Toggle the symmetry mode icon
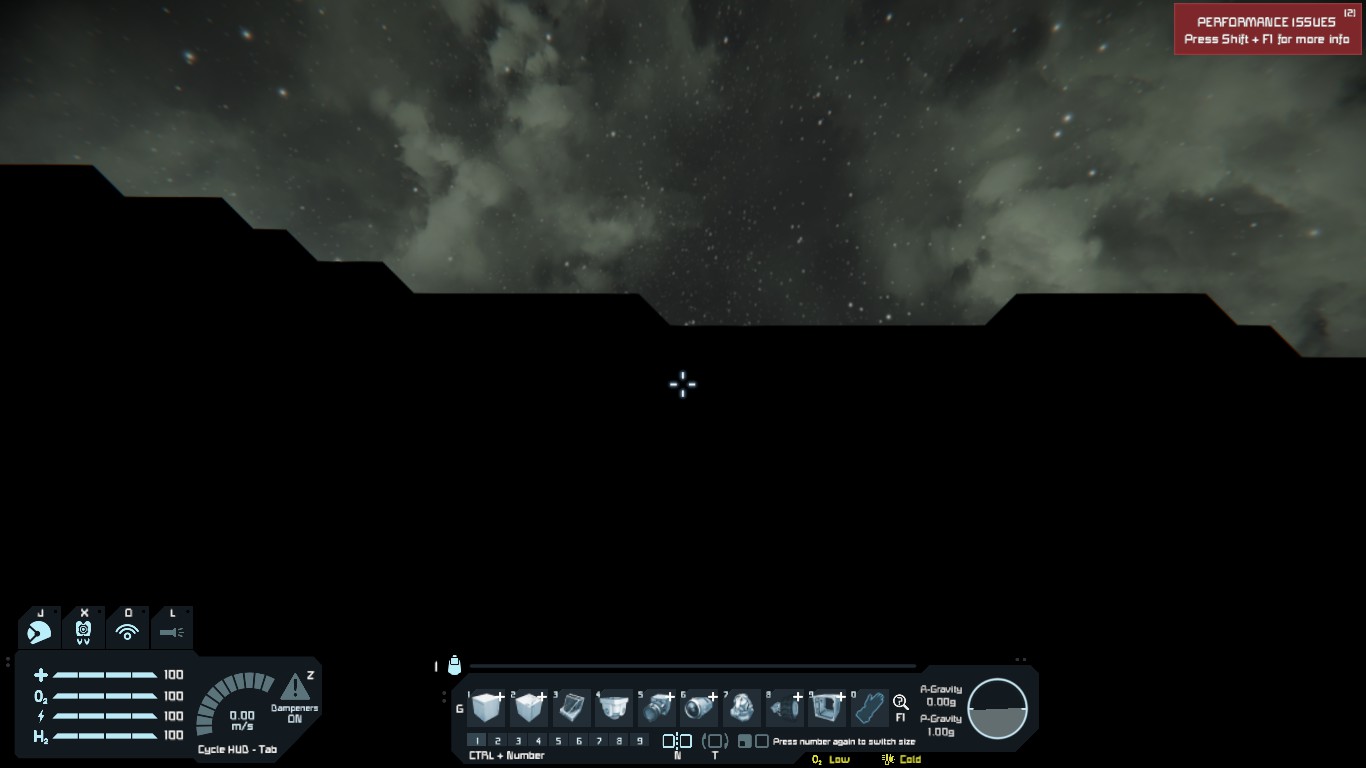The image size is (1366, 768). point(677,741)
